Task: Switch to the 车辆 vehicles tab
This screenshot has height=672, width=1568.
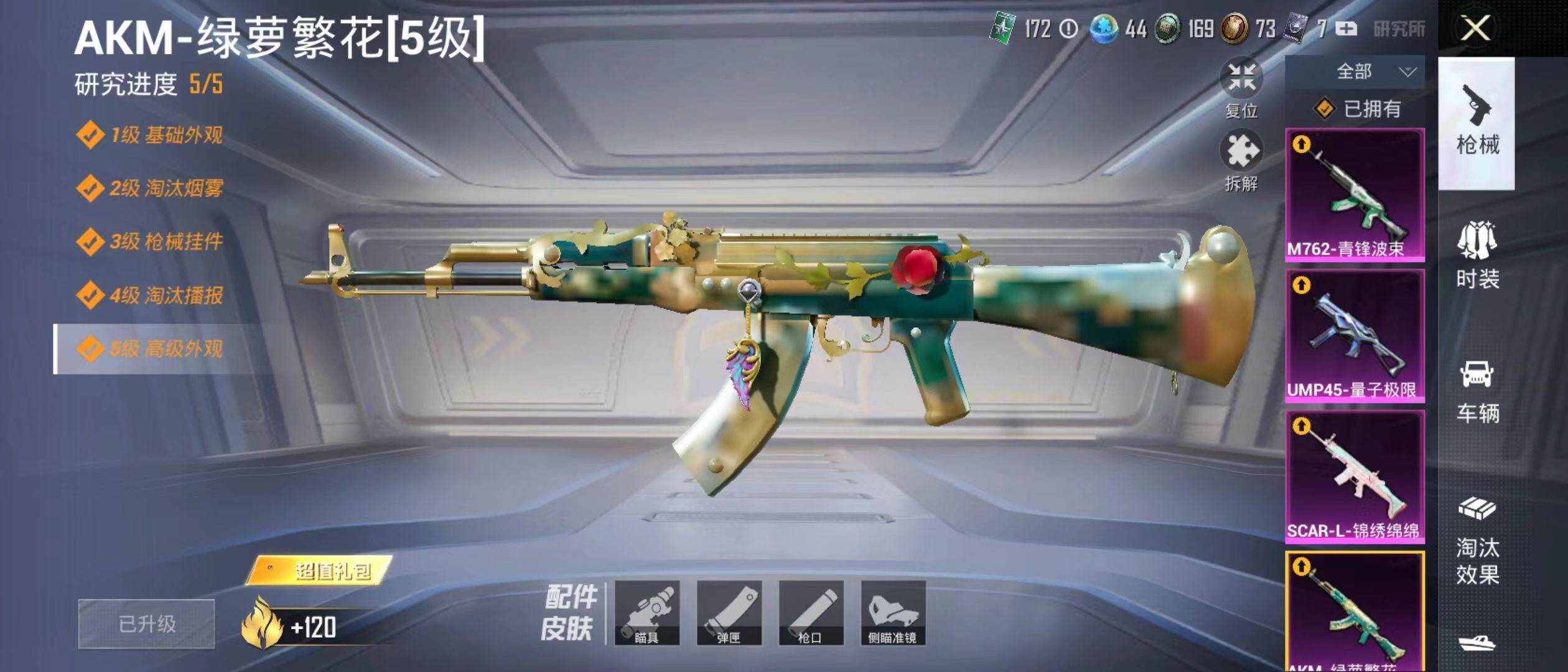Action: tap(1477, 391)
